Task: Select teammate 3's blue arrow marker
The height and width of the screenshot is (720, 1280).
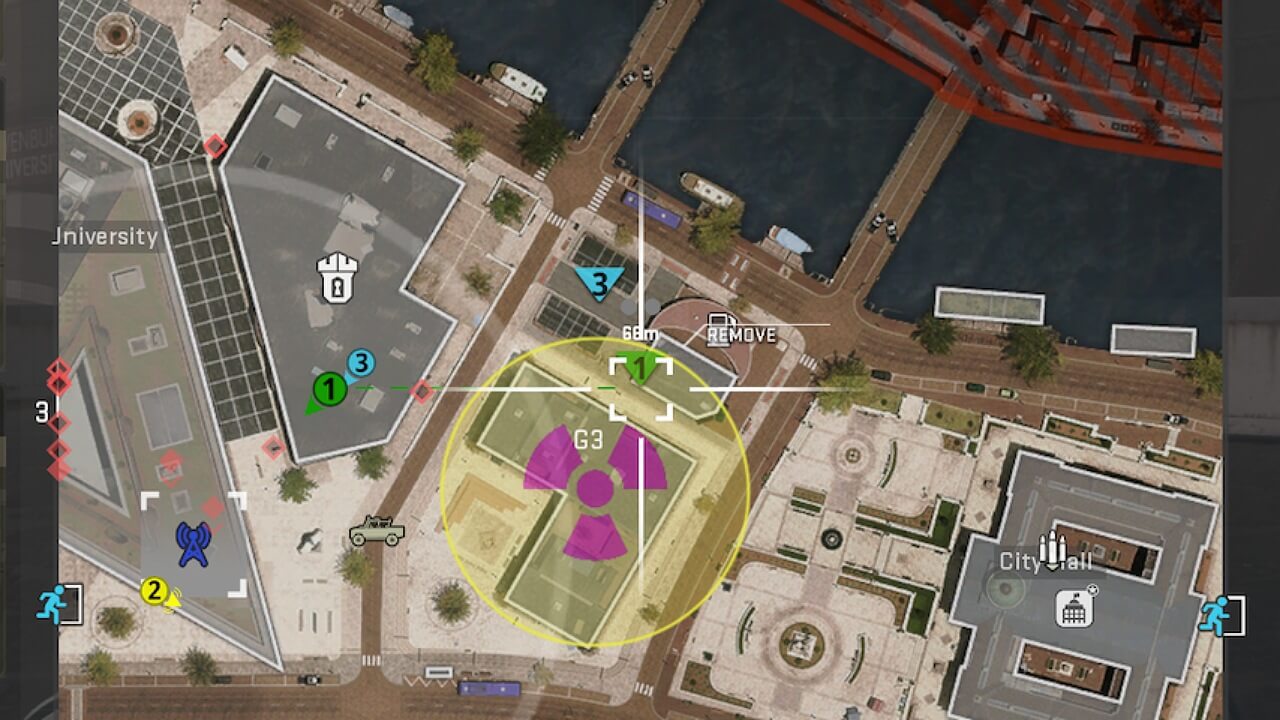Action: [360, 365]
